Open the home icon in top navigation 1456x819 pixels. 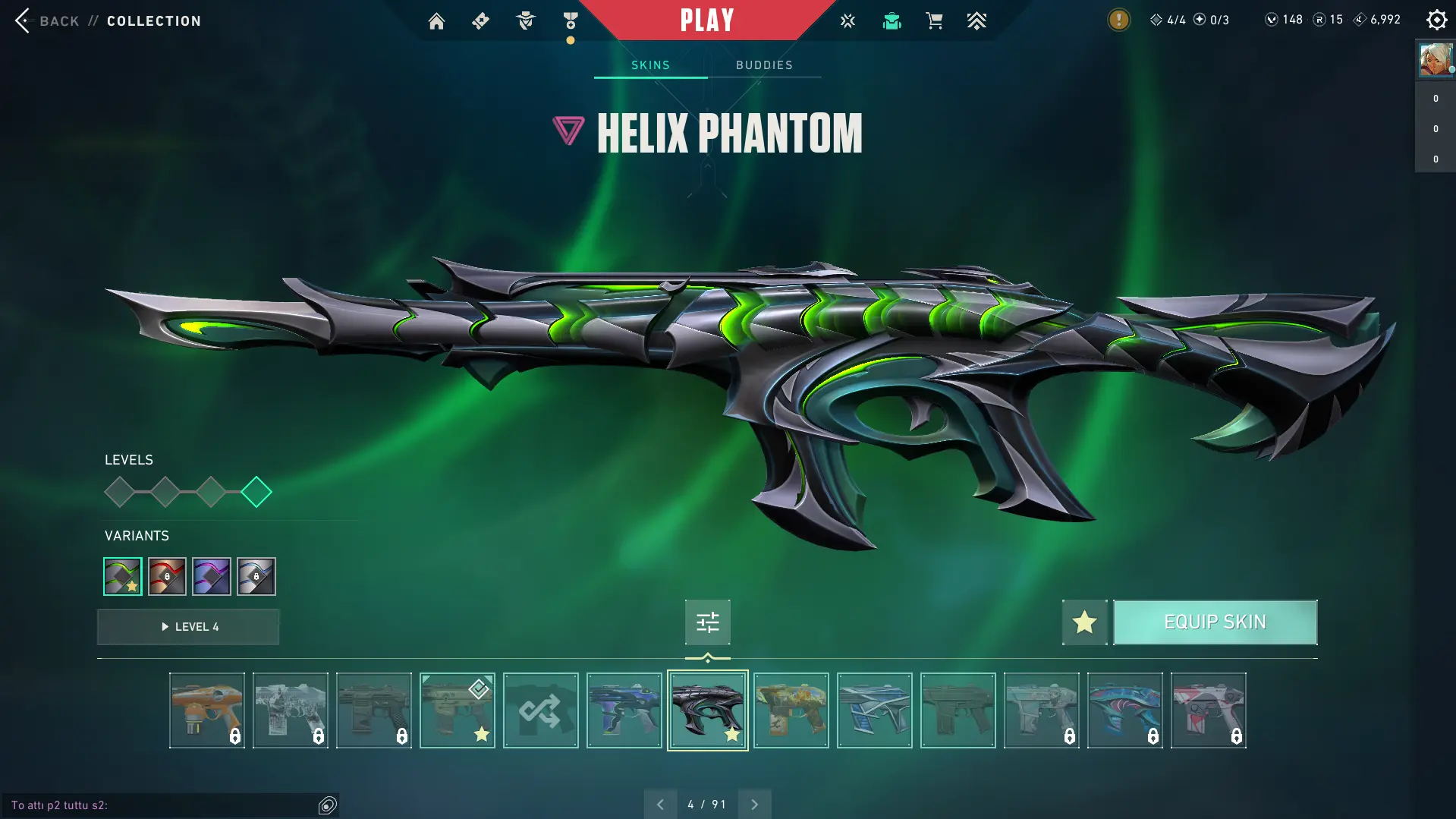click(x=436, y=21)
